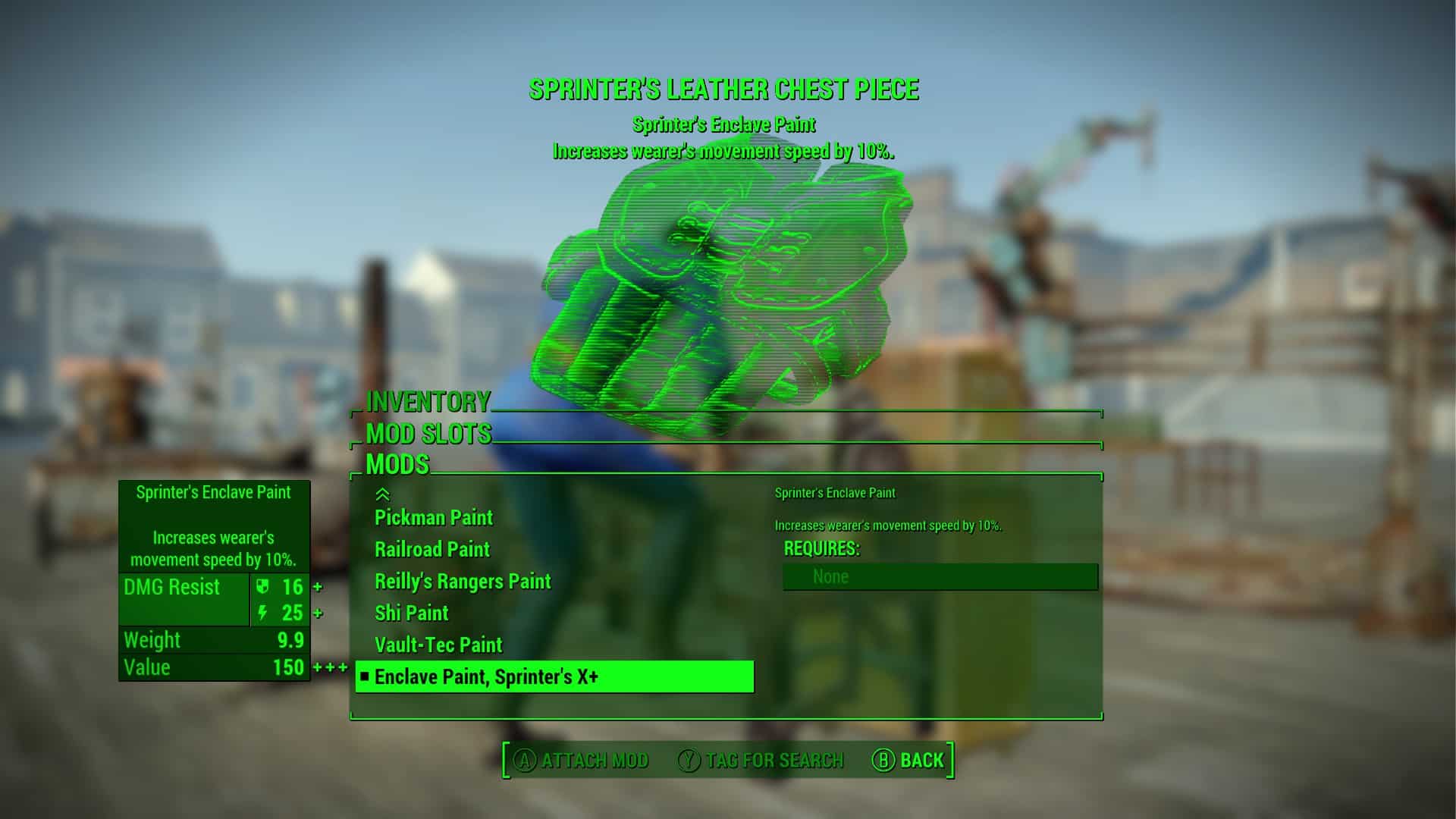Open the Inventory section header
The image size is (1456, 819).
click(x=428, y=402)
